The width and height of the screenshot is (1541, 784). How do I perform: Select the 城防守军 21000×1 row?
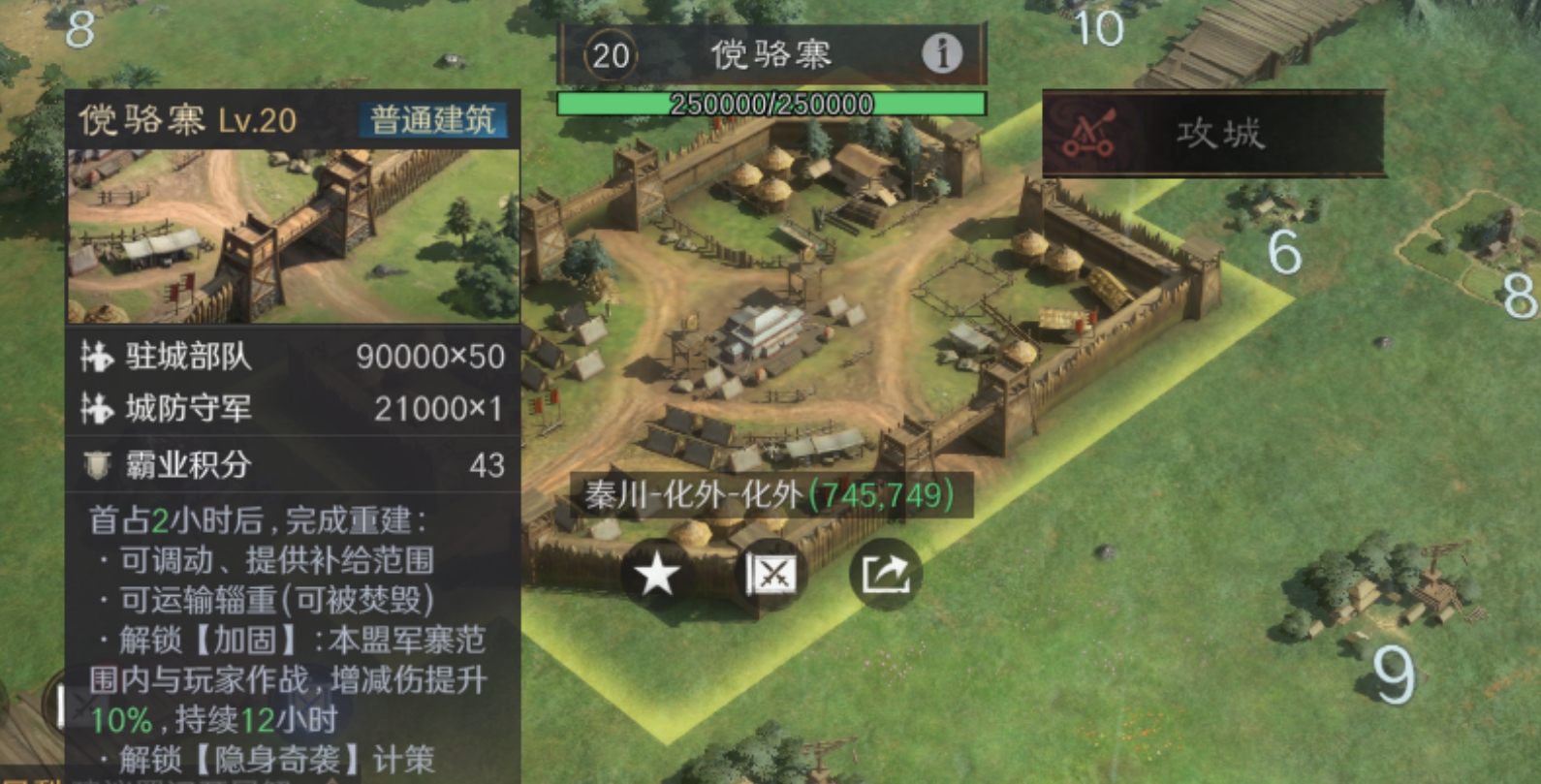click(291, 410)
